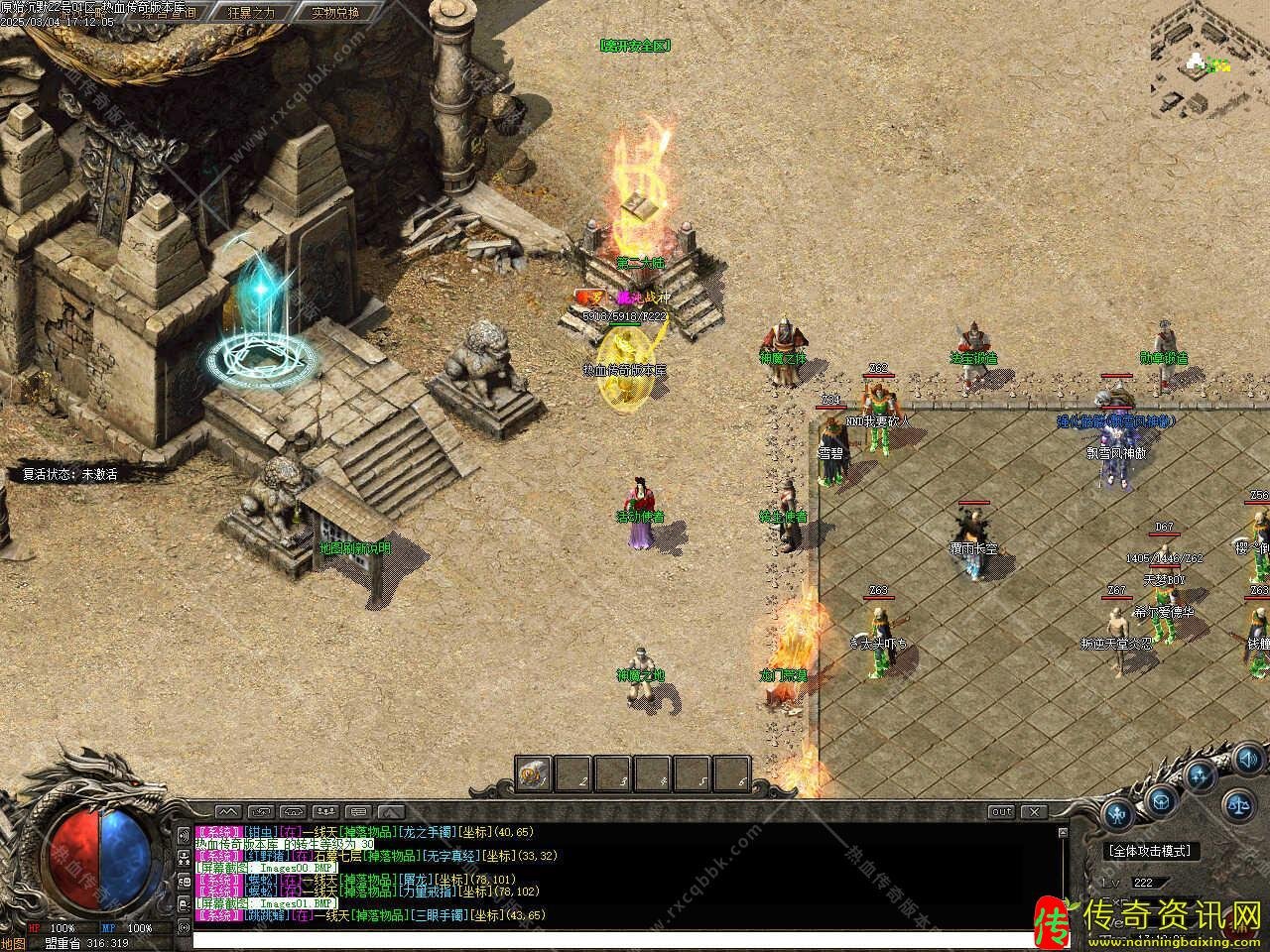Change the 全体攻击模式 attack mode
The width and height of the screenshot is (1270, 952).
coord(1151,851)
